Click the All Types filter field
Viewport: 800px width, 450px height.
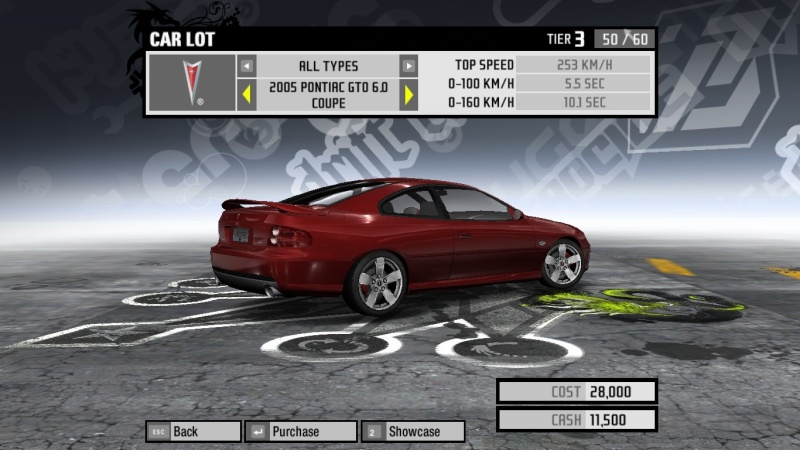point(327,66)
